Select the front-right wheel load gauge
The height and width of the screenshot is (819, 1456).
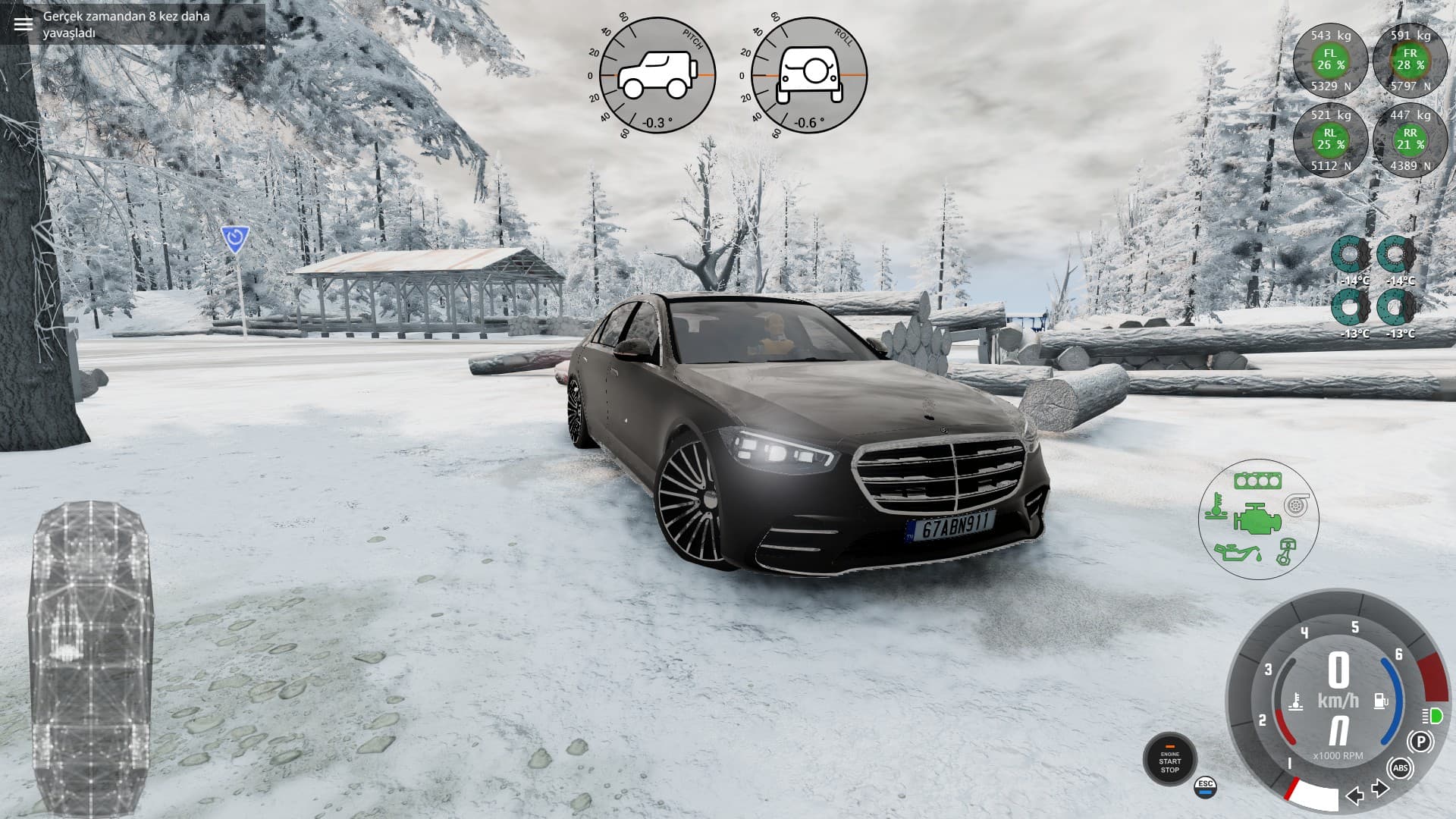coord(1410,60)
